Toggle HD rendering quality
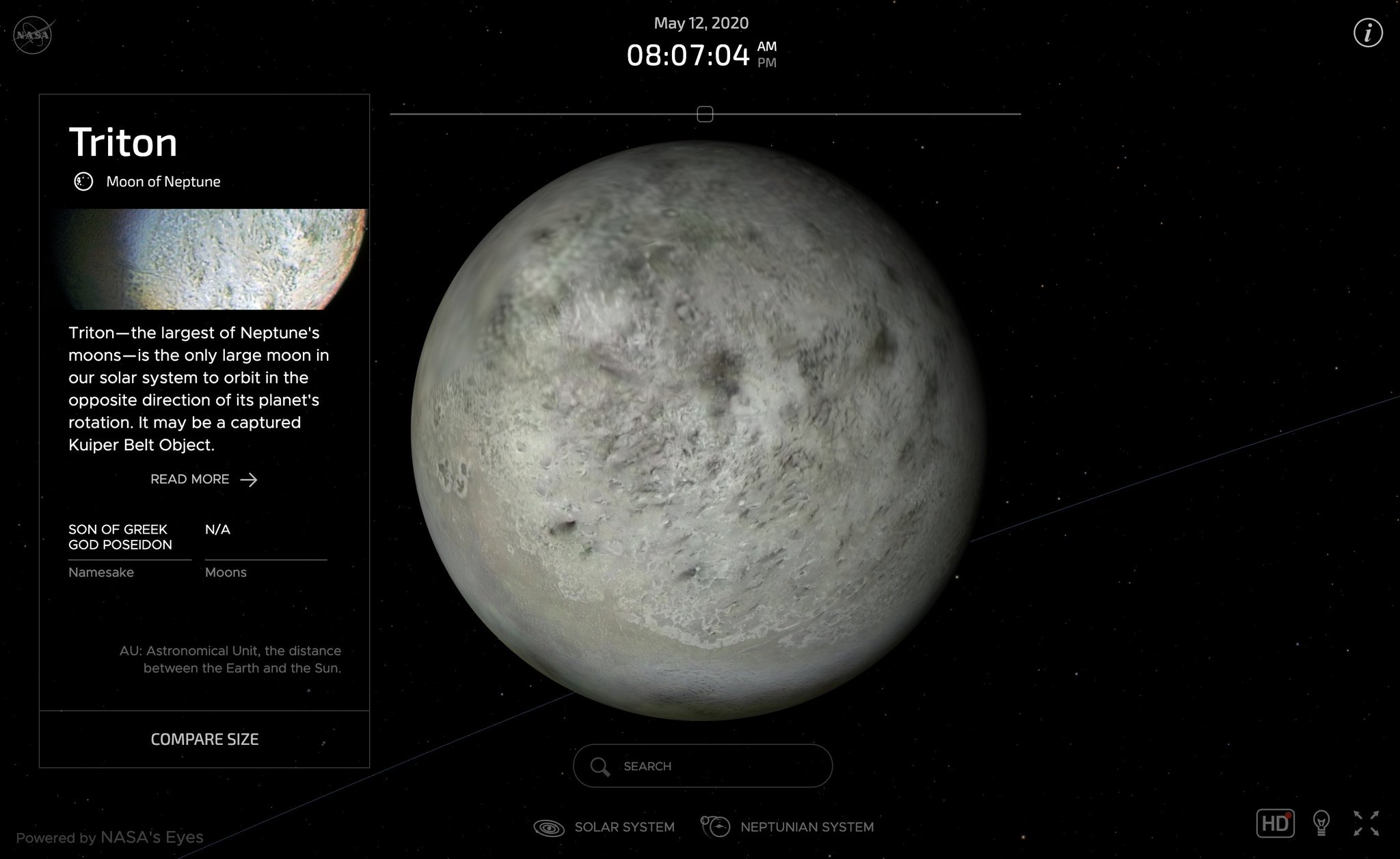Image resolution: width=1400 pixels, height=859 pixels. (1276, 824)
